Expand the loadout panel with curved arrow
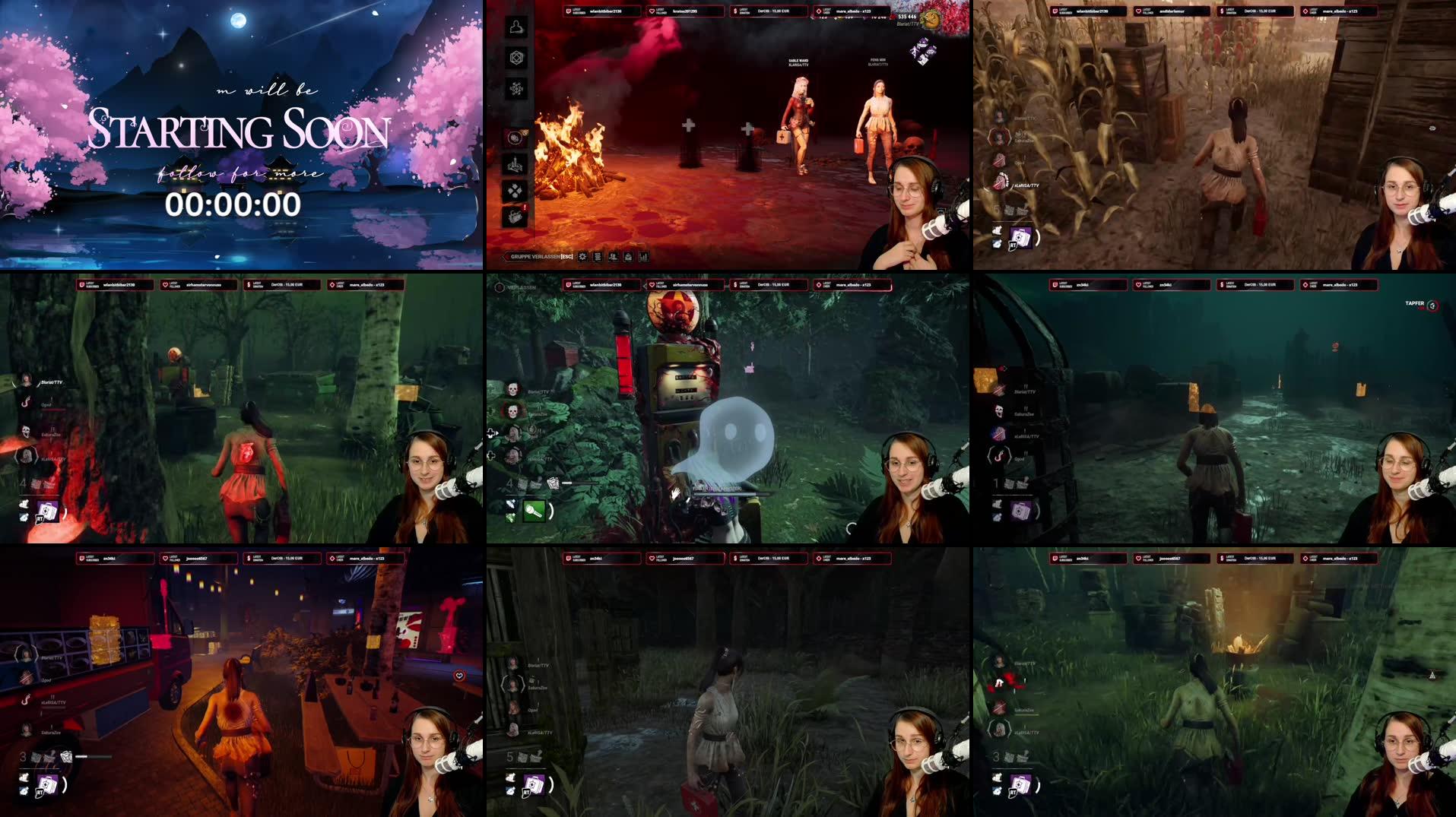 coord(552,509)
